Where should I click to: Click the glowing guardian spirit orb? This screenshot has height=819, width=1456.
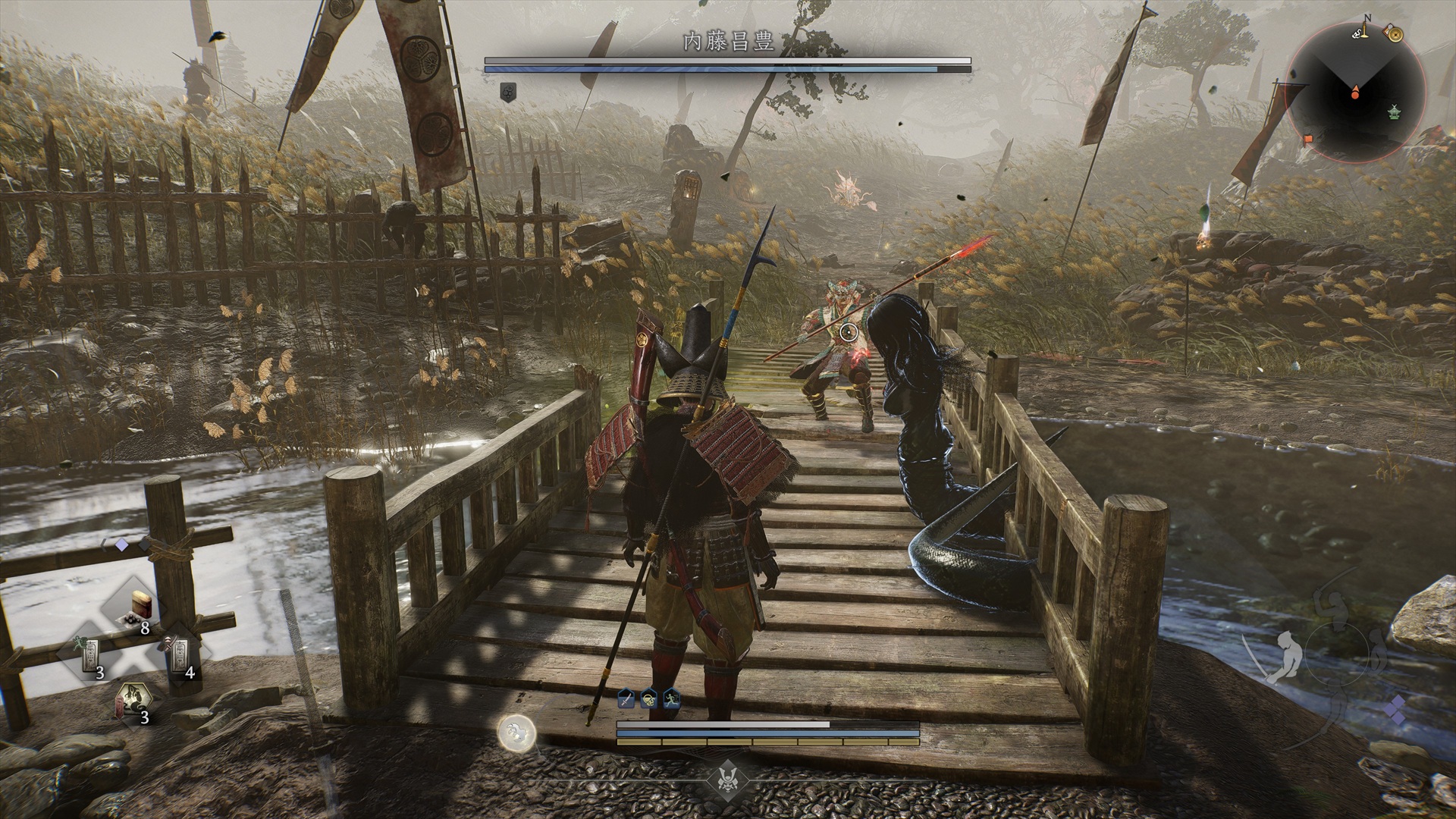click(x=516, y=733)
